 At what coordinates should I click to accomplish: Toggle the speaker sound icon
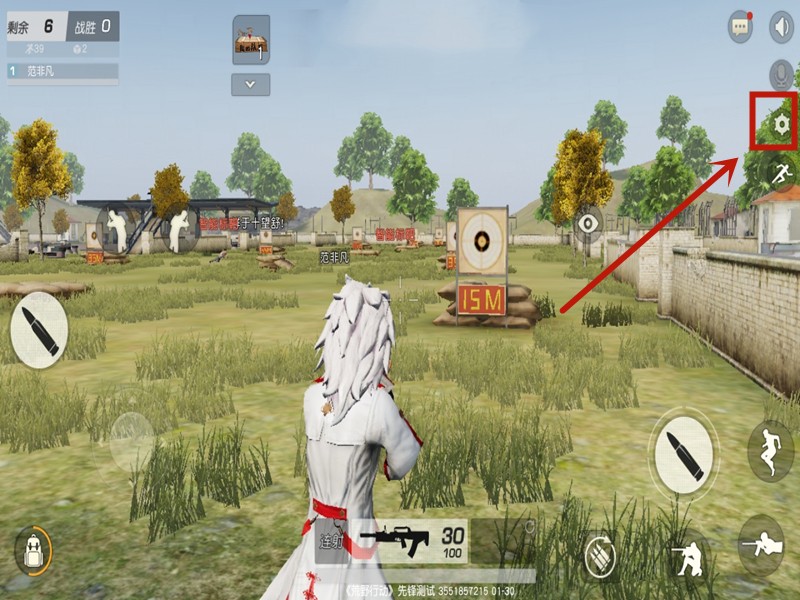tap(780, 27)
